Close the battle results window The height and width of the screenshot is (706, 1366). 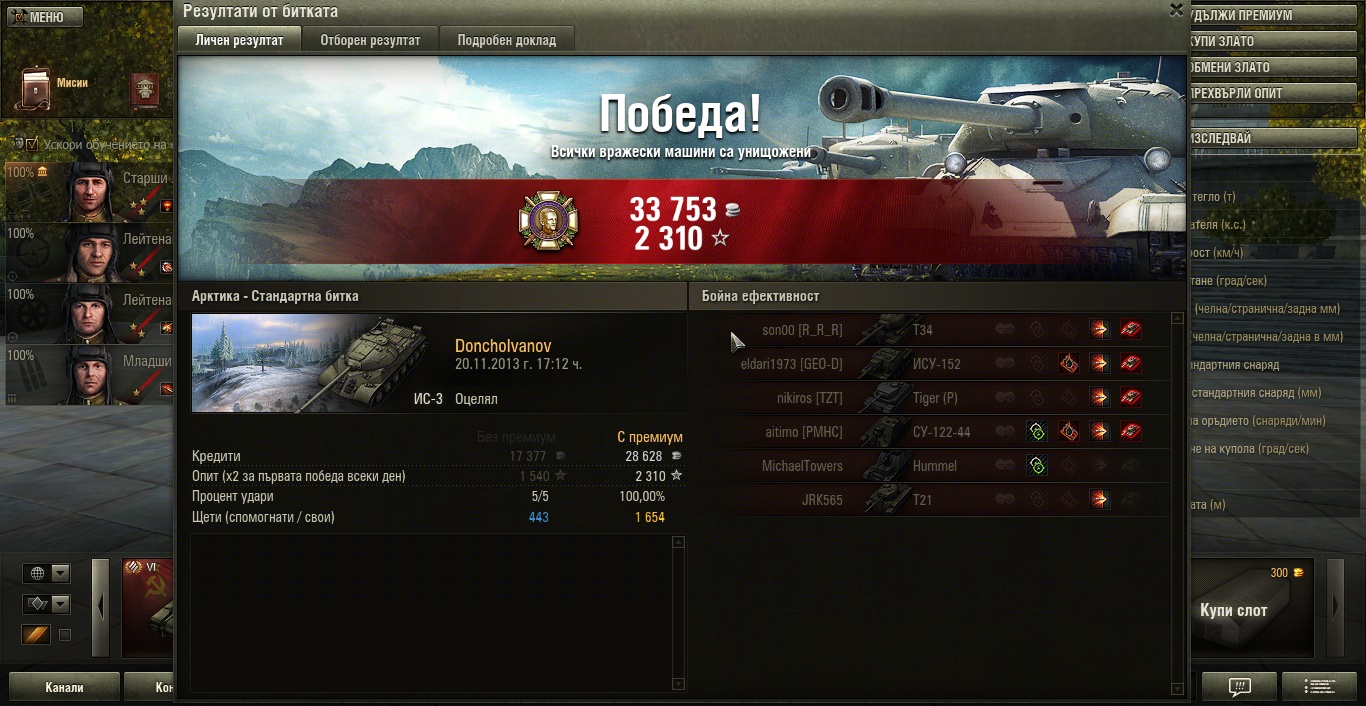(1176, 10)
